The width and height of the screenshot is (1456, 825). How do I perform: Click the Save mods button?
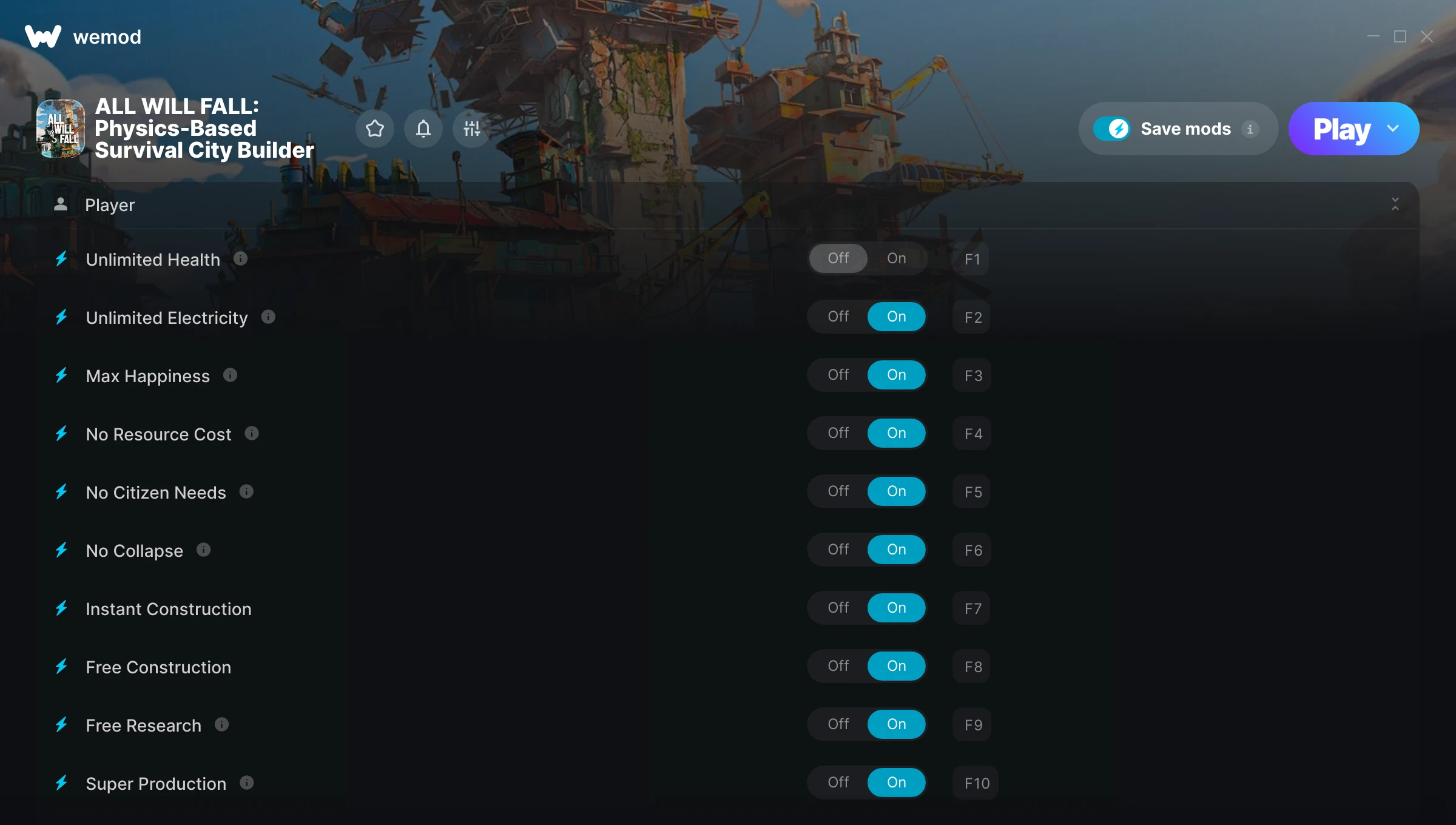(1177, 128)
